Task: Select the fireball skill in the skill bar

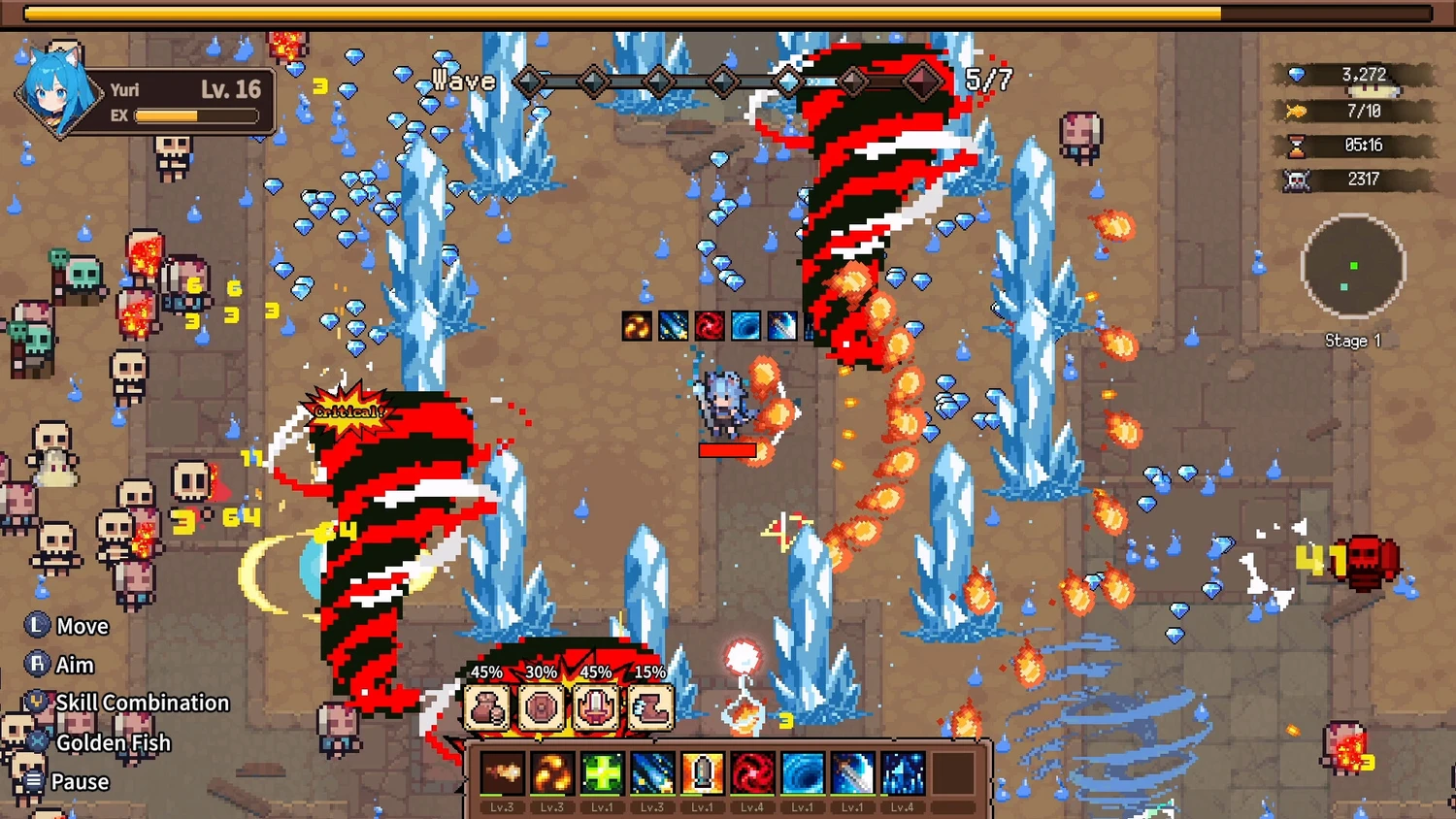Action: [502, 774]
